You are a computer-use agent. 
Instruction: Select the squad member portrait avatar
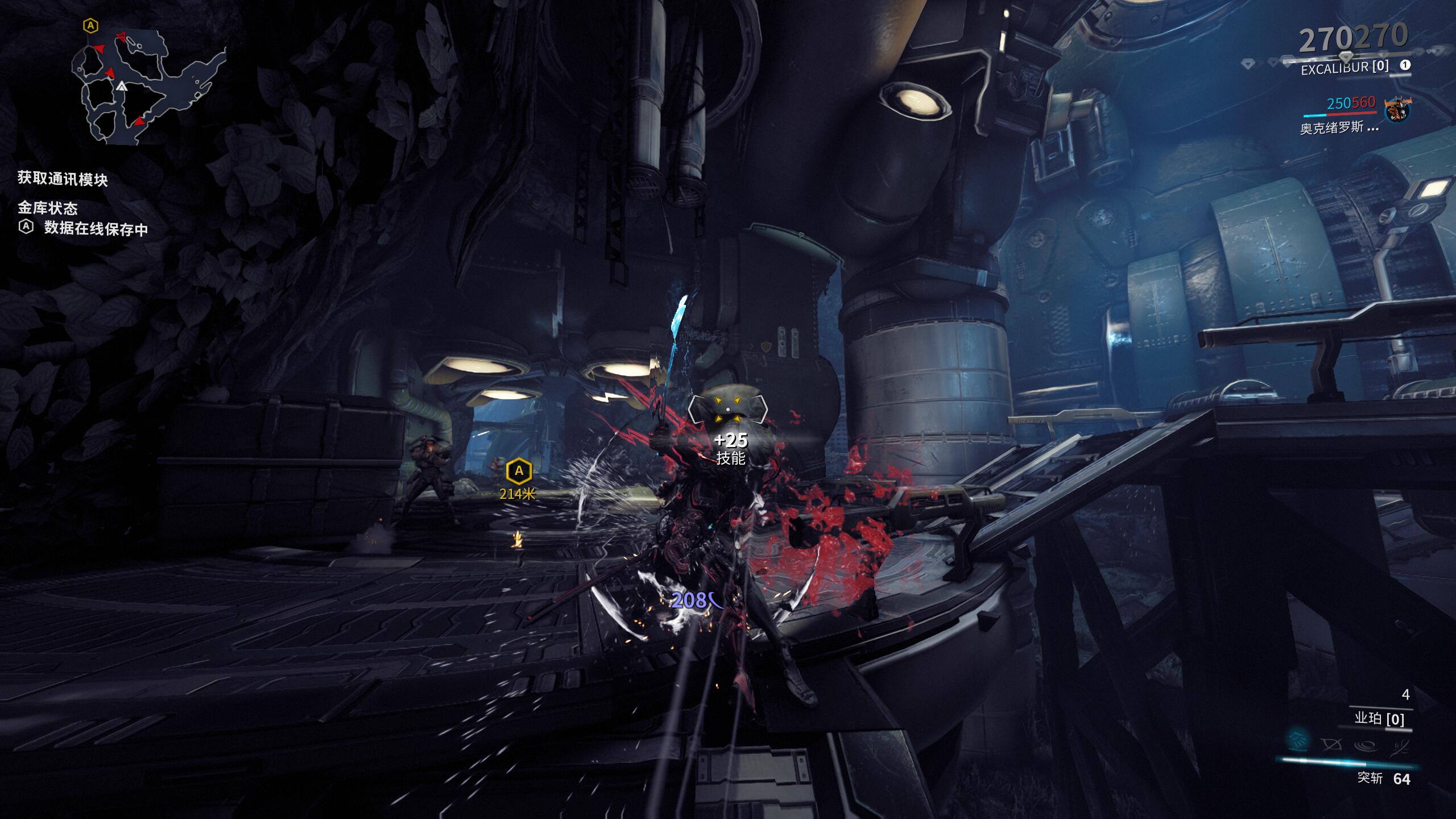tap(1397, 110)
